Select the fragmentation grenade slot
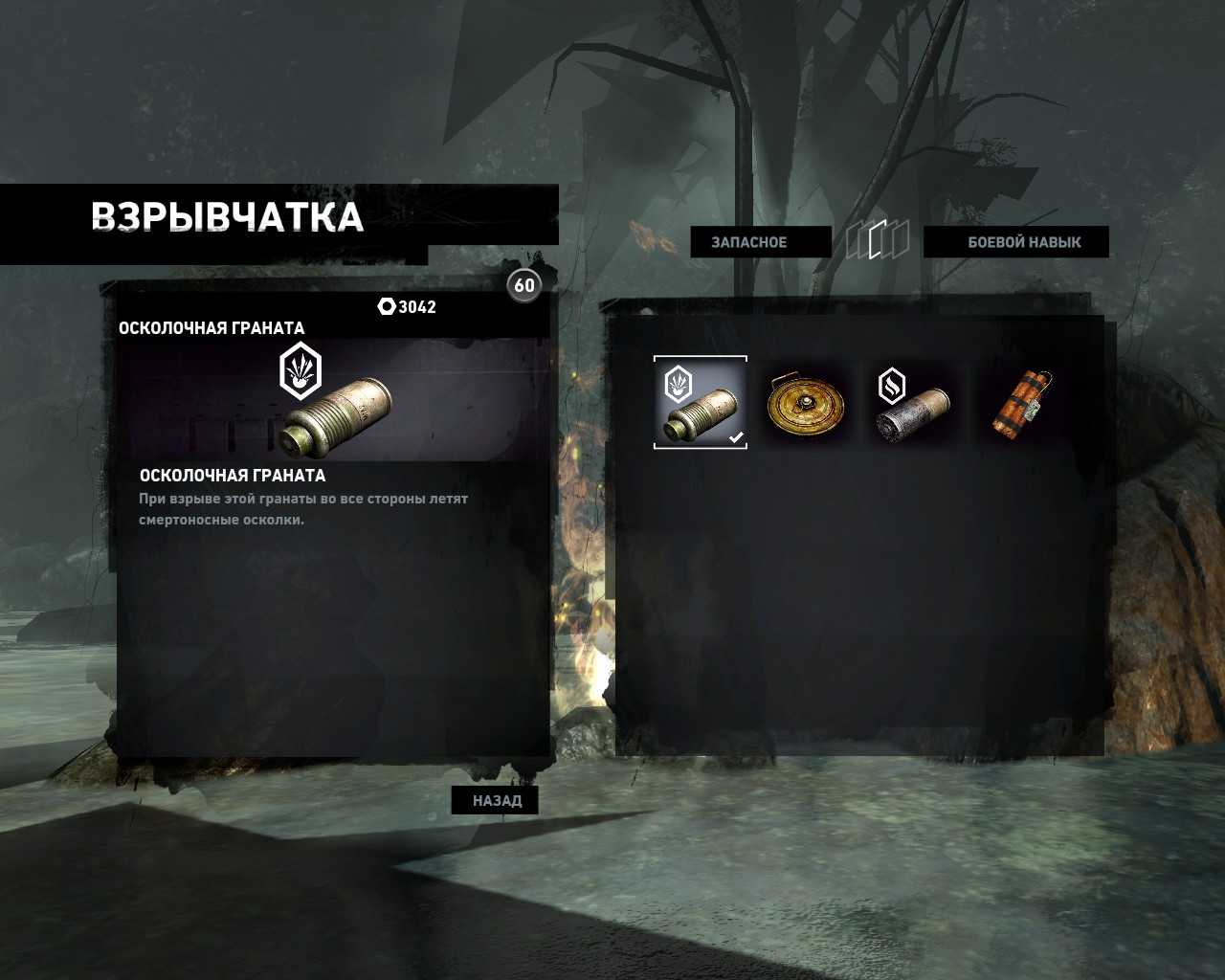This screenshot has width=1225, height=980. tap(701, 402)
